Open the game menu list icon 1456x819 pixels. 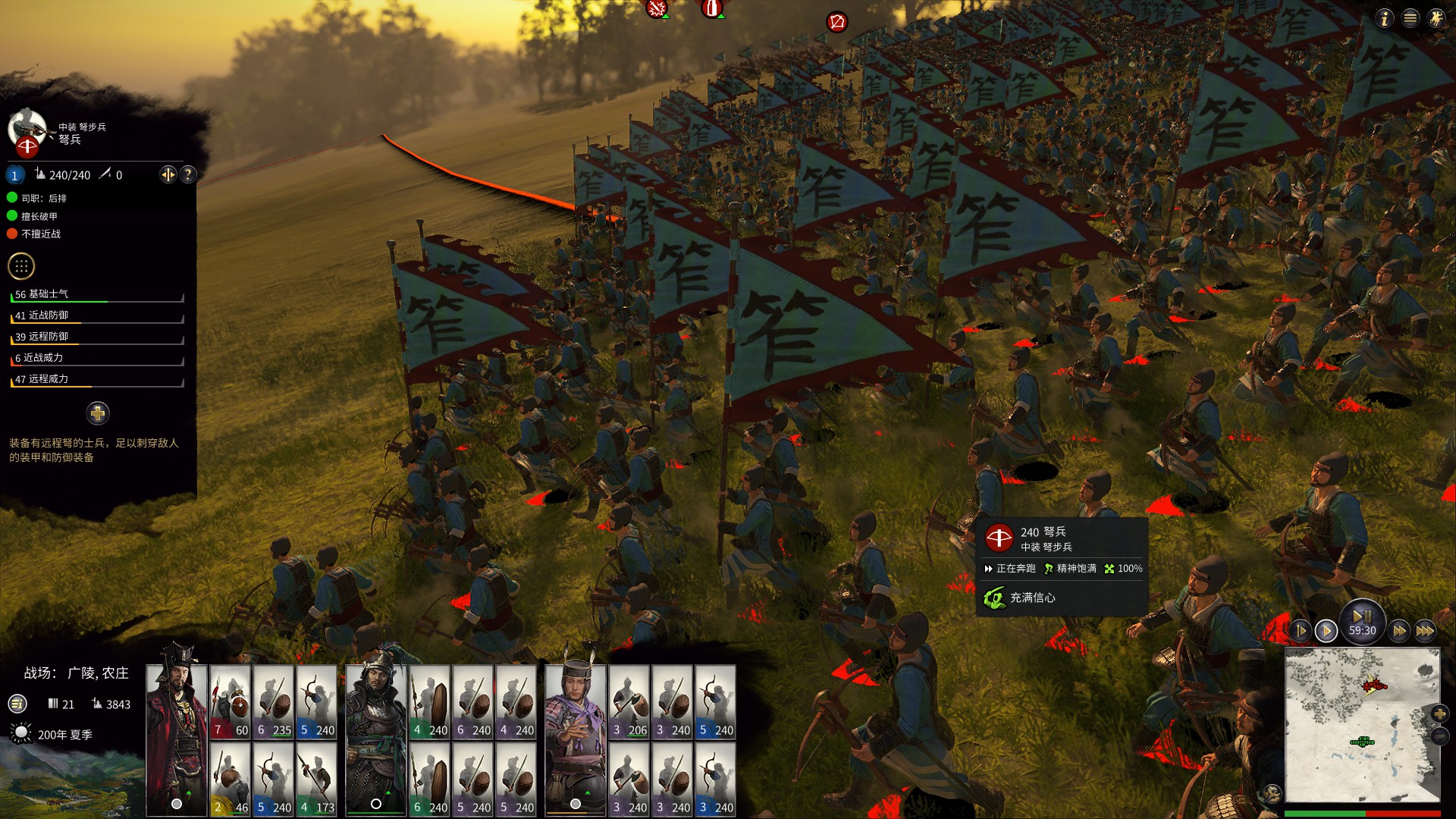point(1410,19)
